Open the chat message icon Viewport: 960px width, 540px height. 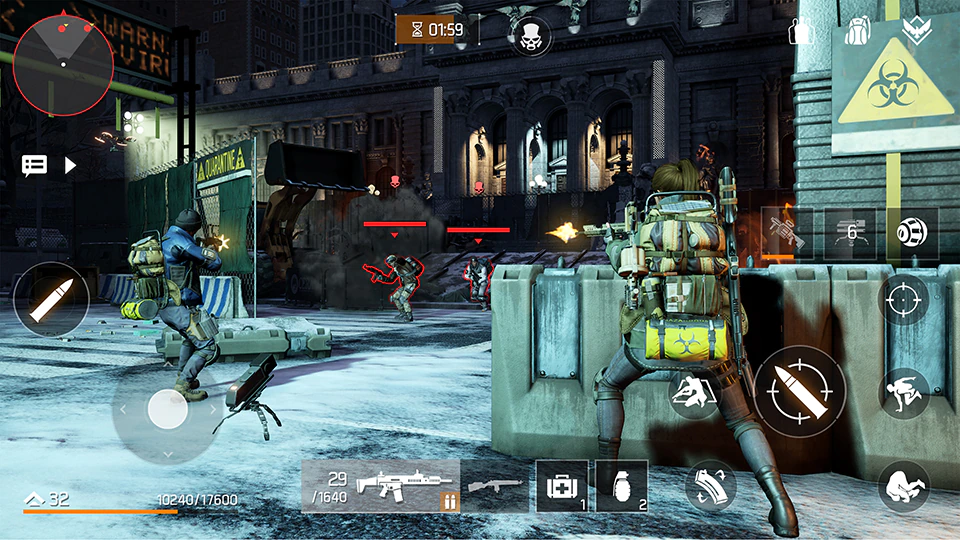tap(35, 165)
